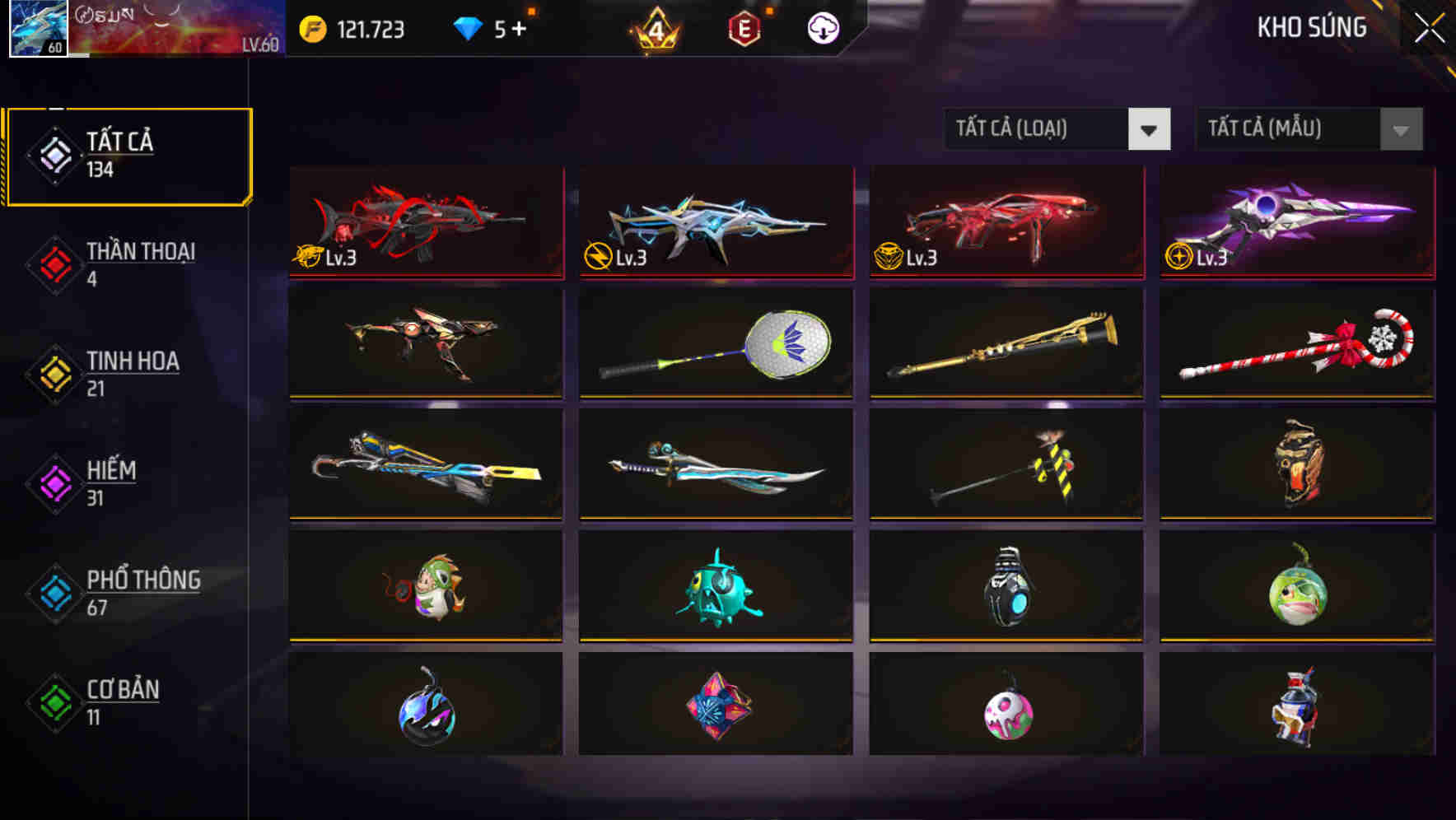Open the gold coin balance icon

tap(311, 27)
